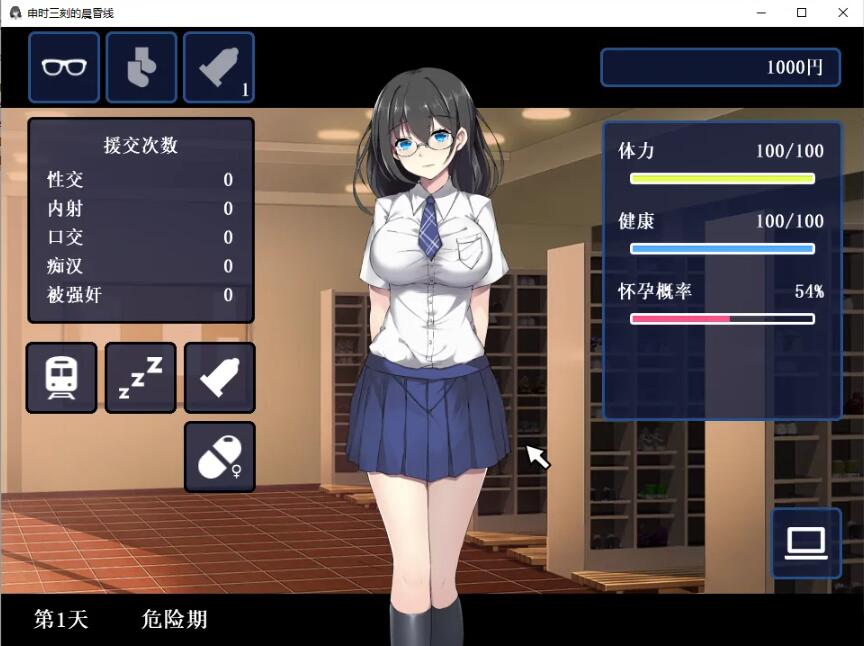Select the train icon button
The image size is (864, 646).
tap(61, 377)
